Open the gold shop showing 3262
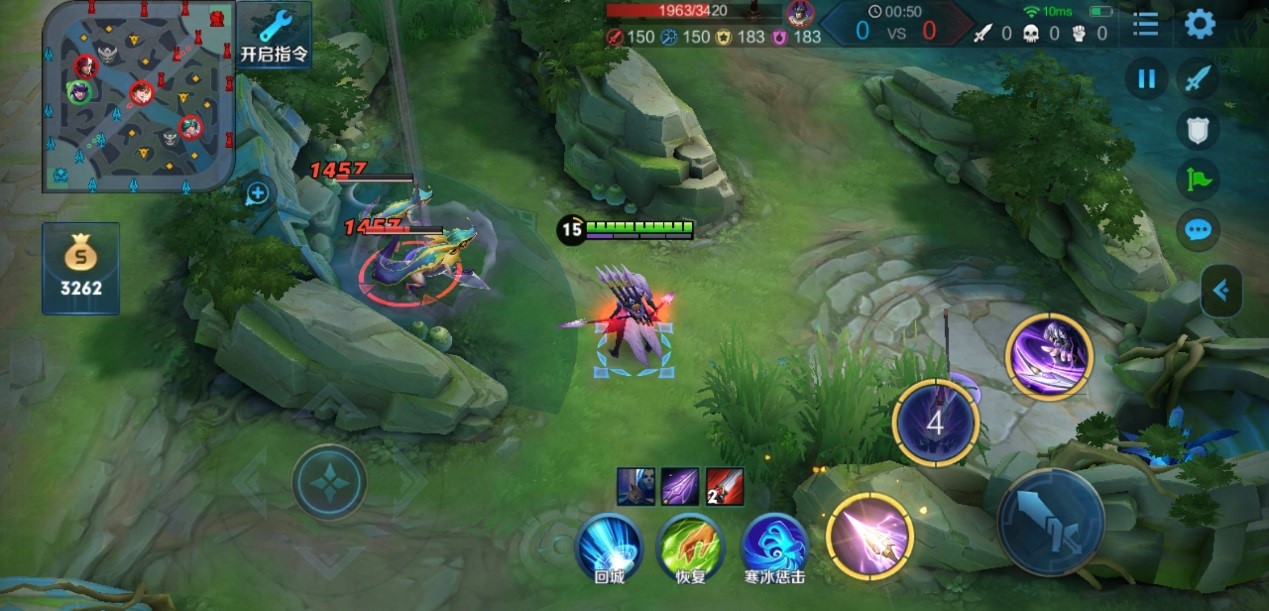 81,268
